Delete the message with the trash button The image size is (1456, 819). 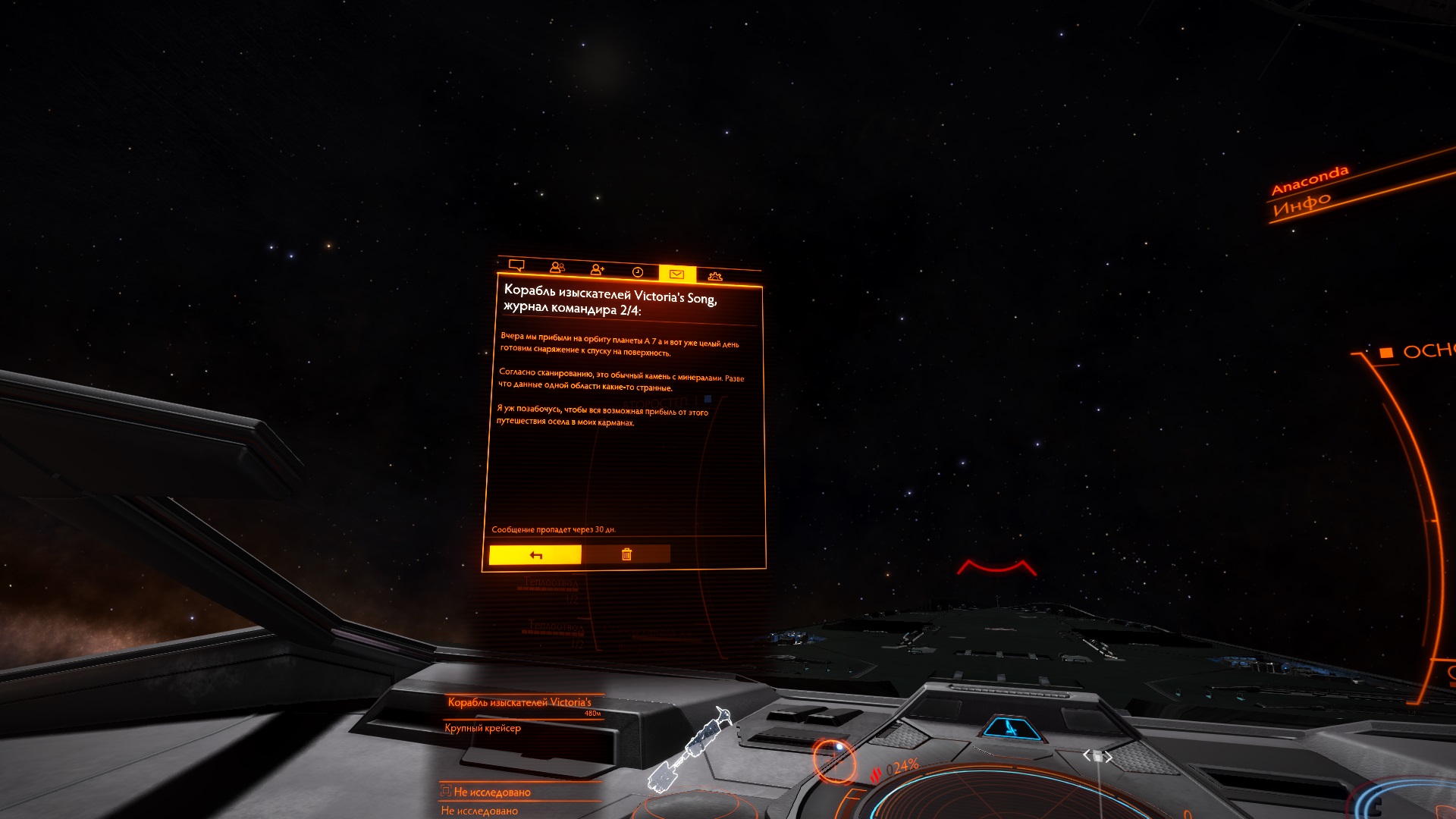pyautogui.click(x=626, y=554)
